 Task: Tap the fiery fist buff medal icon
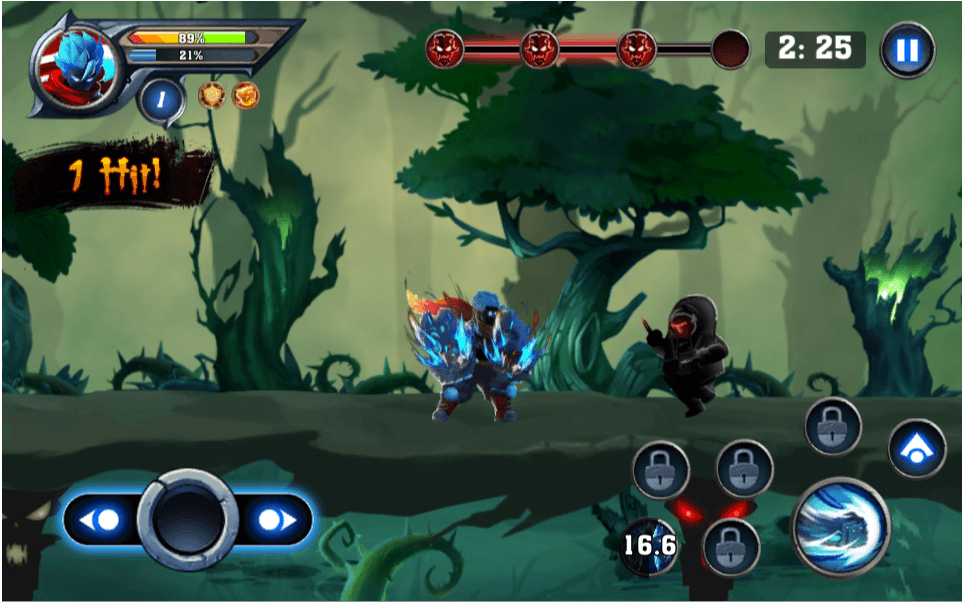click(245, 96)
